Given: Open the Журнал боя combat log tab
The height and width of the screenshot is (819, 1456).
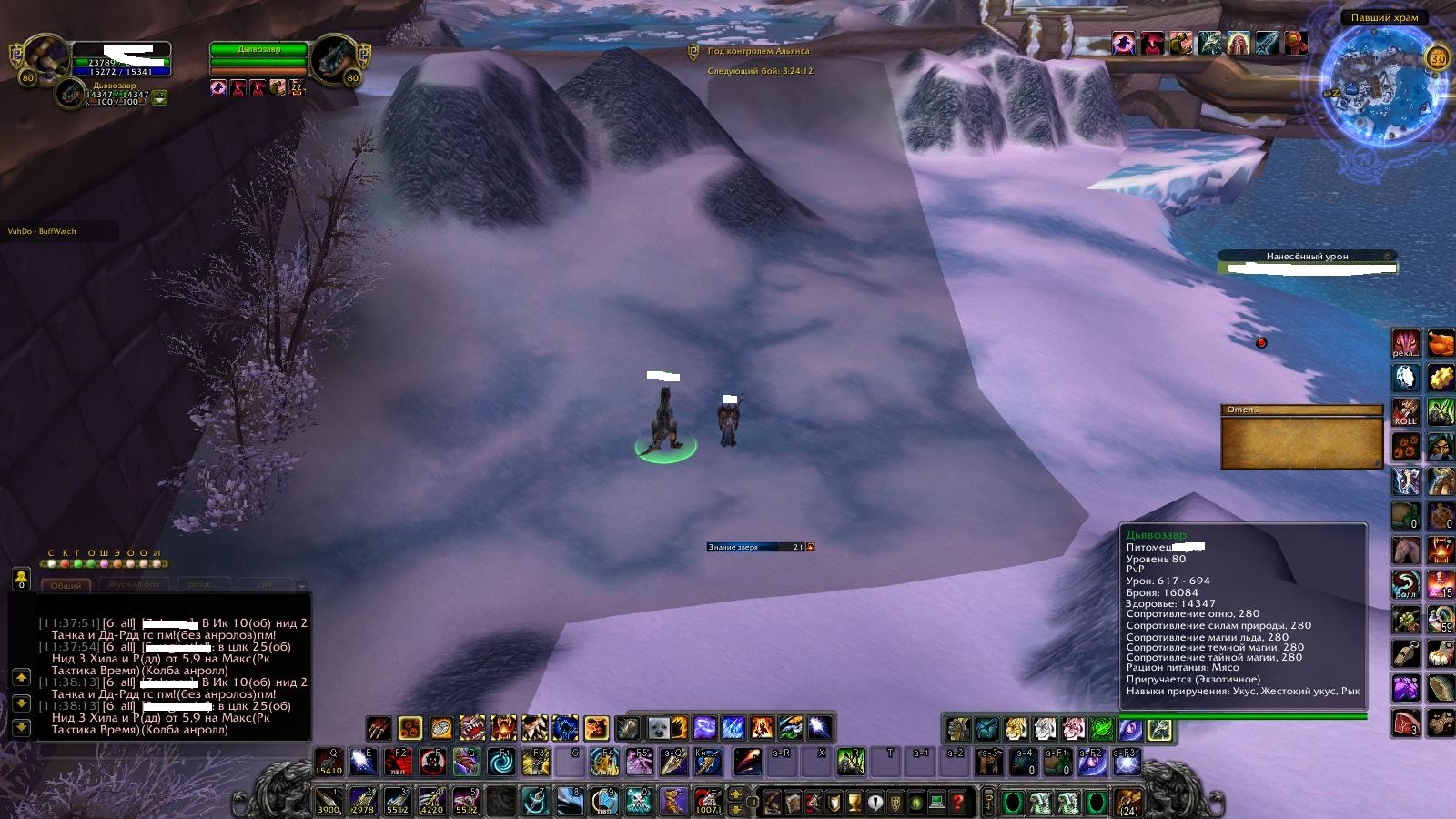Looking at the screenshot, I should (x=134, y=584).
